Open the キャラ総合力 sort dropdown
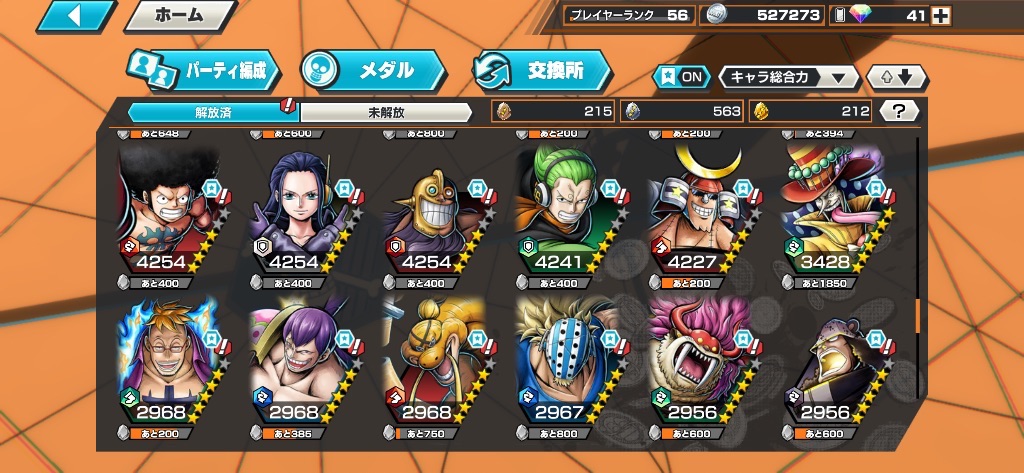Image resolution: width=1024 pixels, height=473 pixels. pos(789,77)
